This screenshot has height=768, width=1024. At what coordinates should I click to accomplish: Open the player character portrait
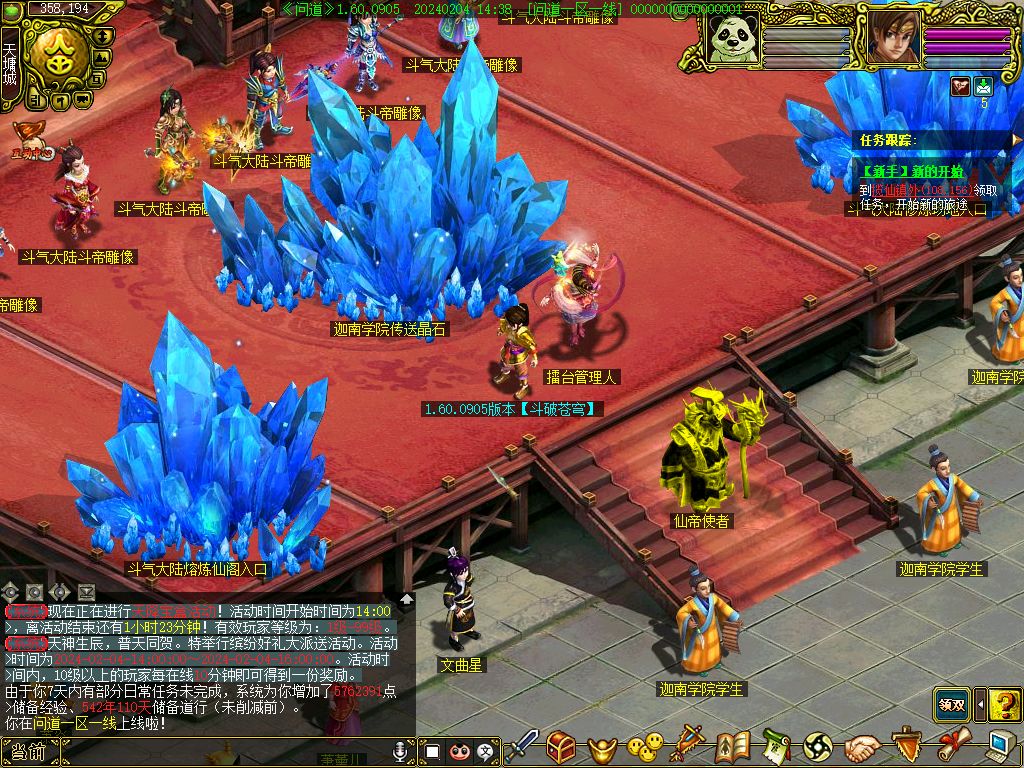point(893,39)
